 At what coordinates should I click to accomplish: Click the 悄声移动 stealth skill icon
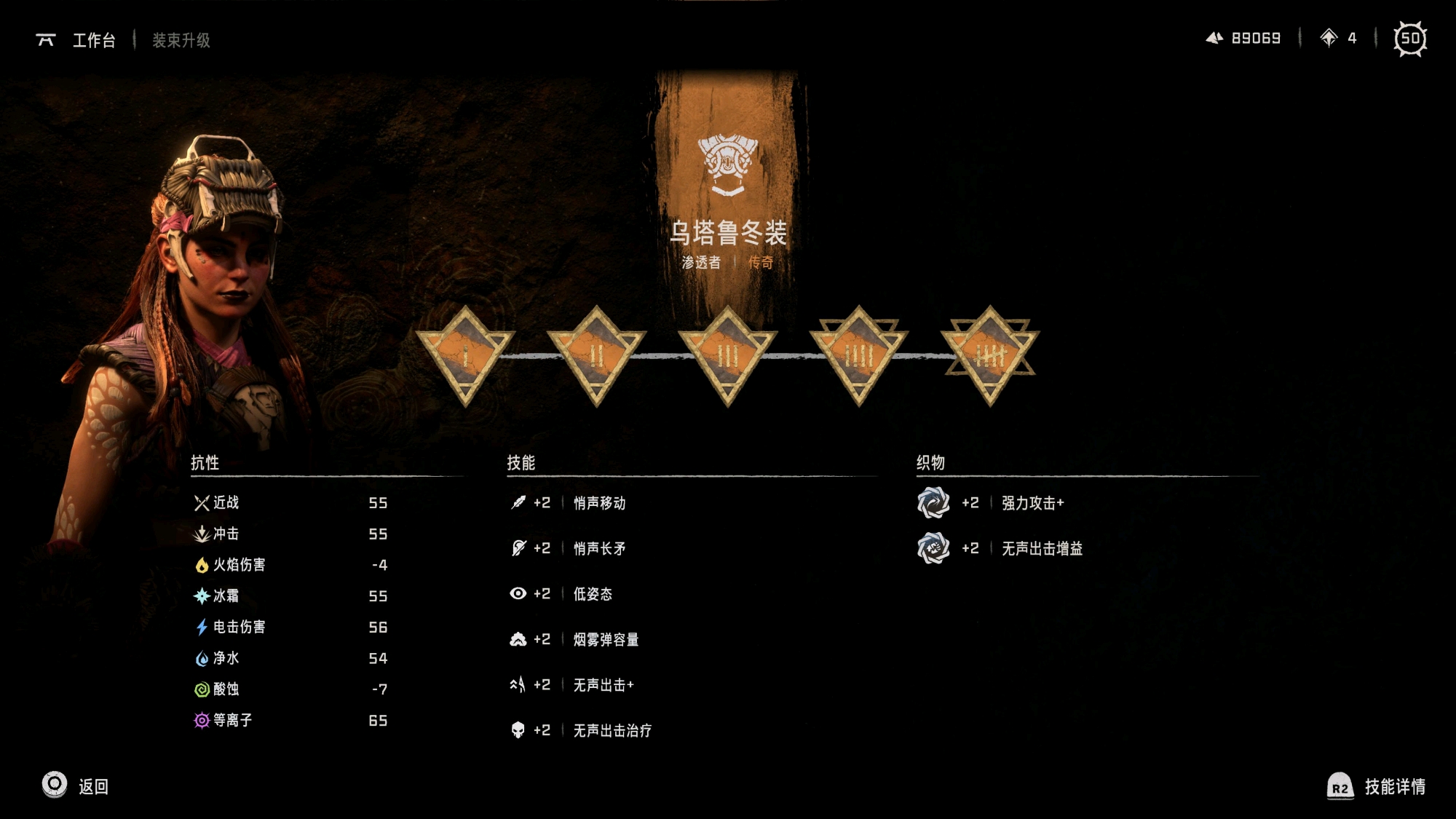point(518,502)
